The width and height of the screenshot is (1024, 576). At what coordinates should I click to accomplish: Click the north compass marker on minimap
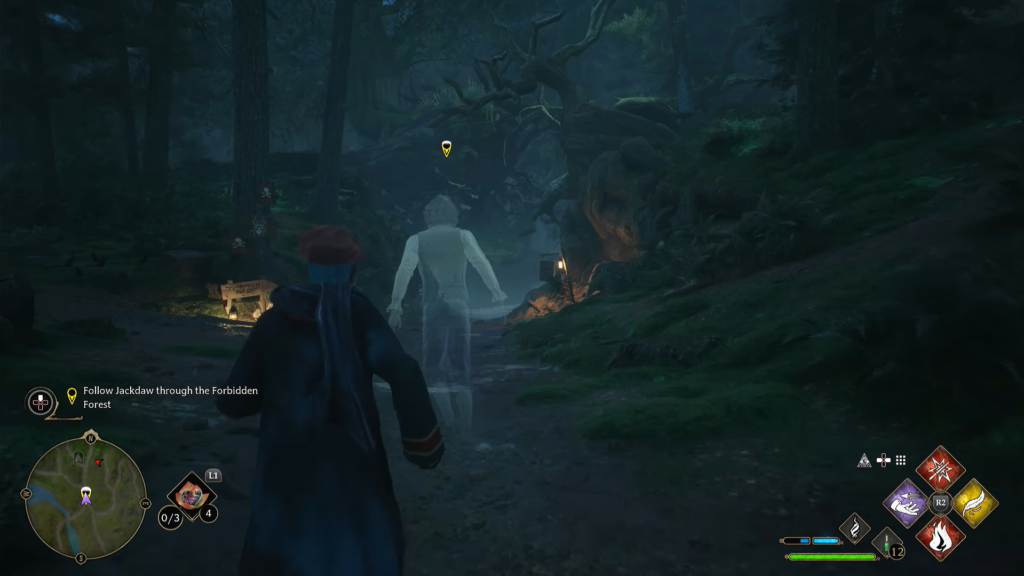pyautogui.click(x=91, y=437)
